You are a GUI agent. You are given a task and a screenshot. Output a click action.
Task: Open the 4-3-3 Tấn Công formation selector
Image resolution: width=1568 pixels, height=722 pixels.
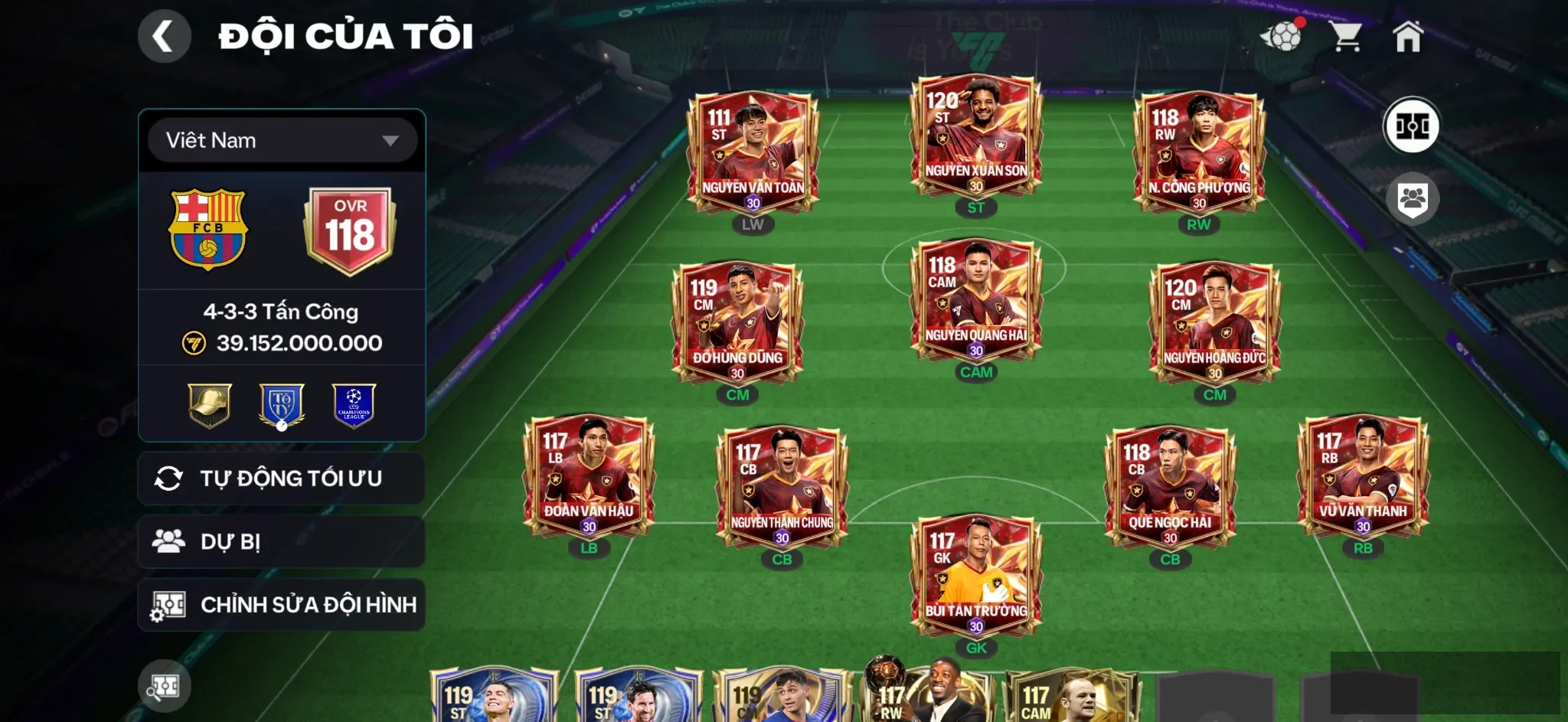point(281,311)
